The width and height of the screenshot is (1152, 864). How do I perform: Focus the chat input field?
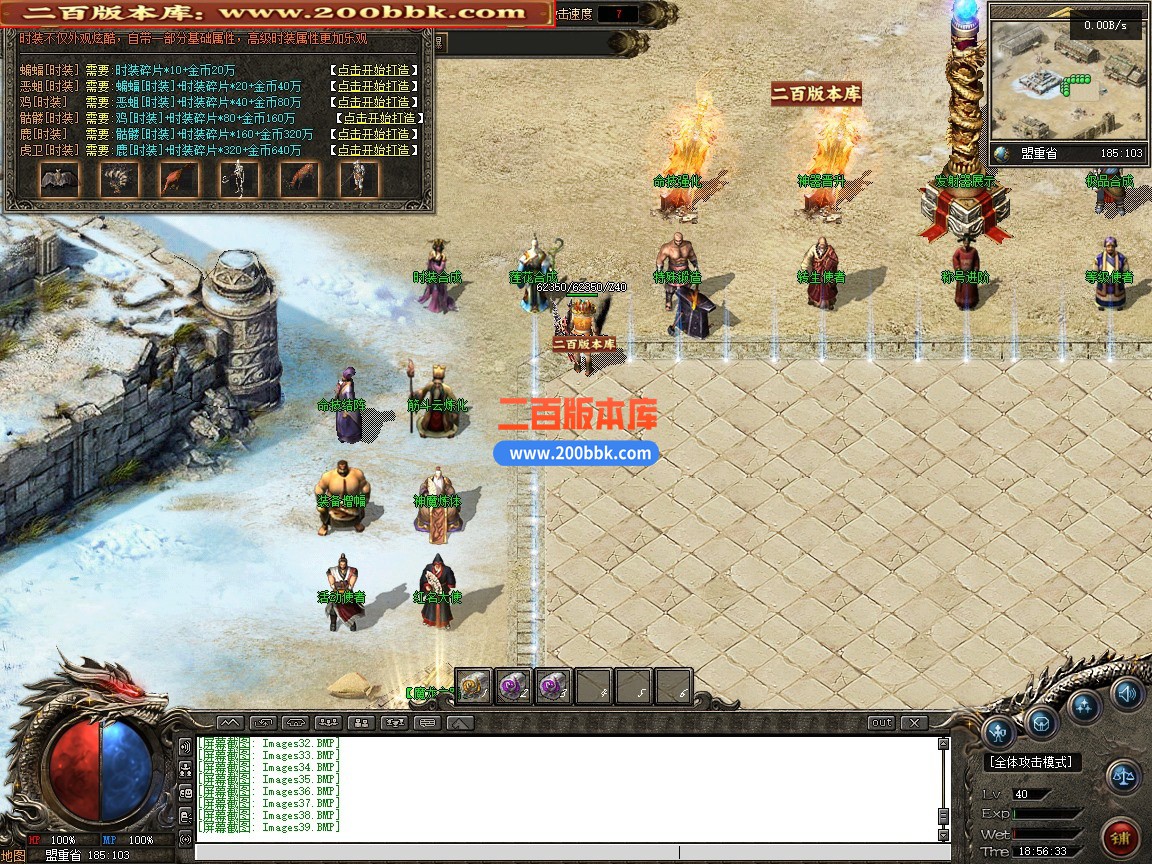(560, 853)
